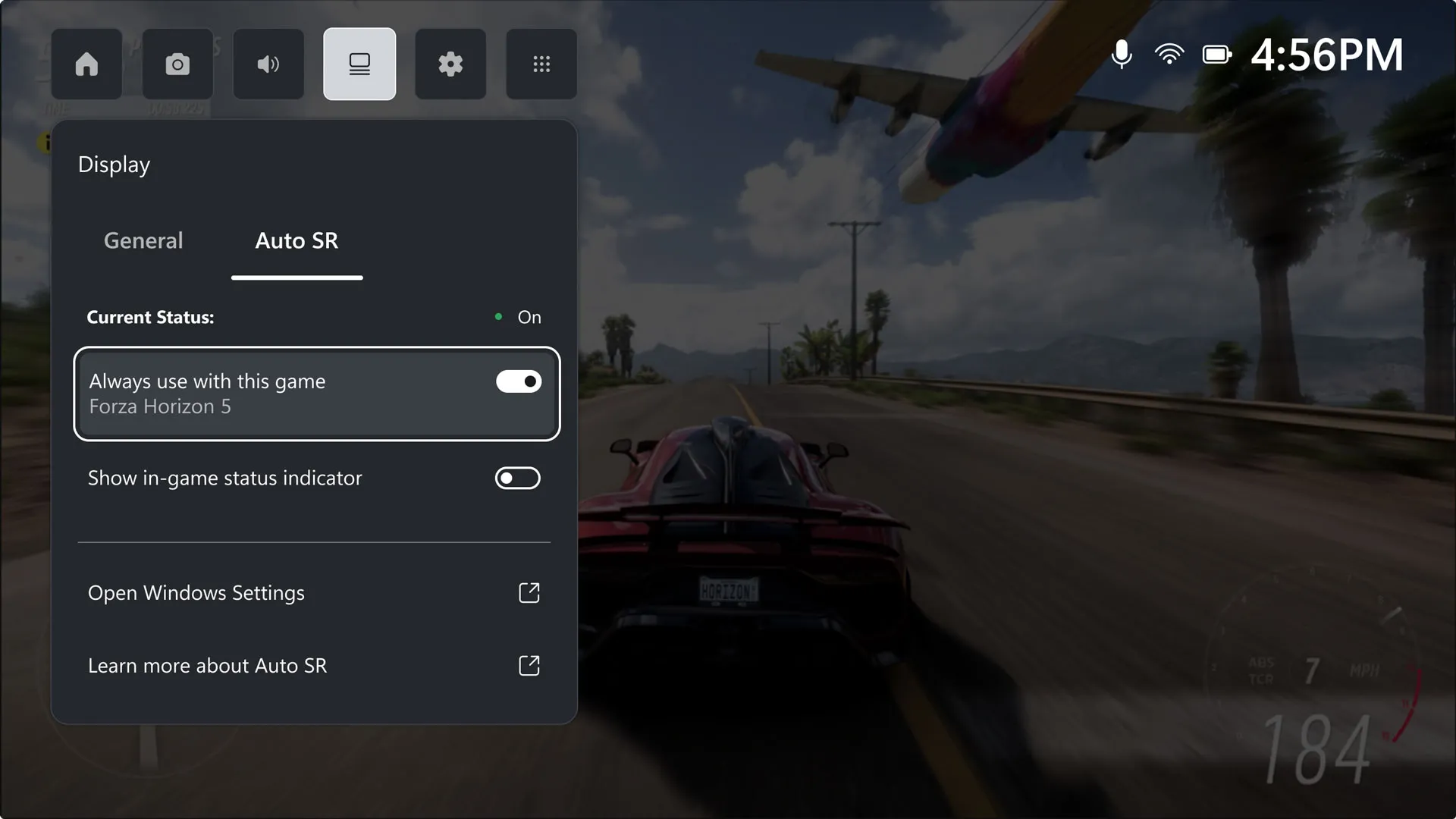Click the microphone status icon
Screen dimensions: 1456x819
[x=1122, y=54]
